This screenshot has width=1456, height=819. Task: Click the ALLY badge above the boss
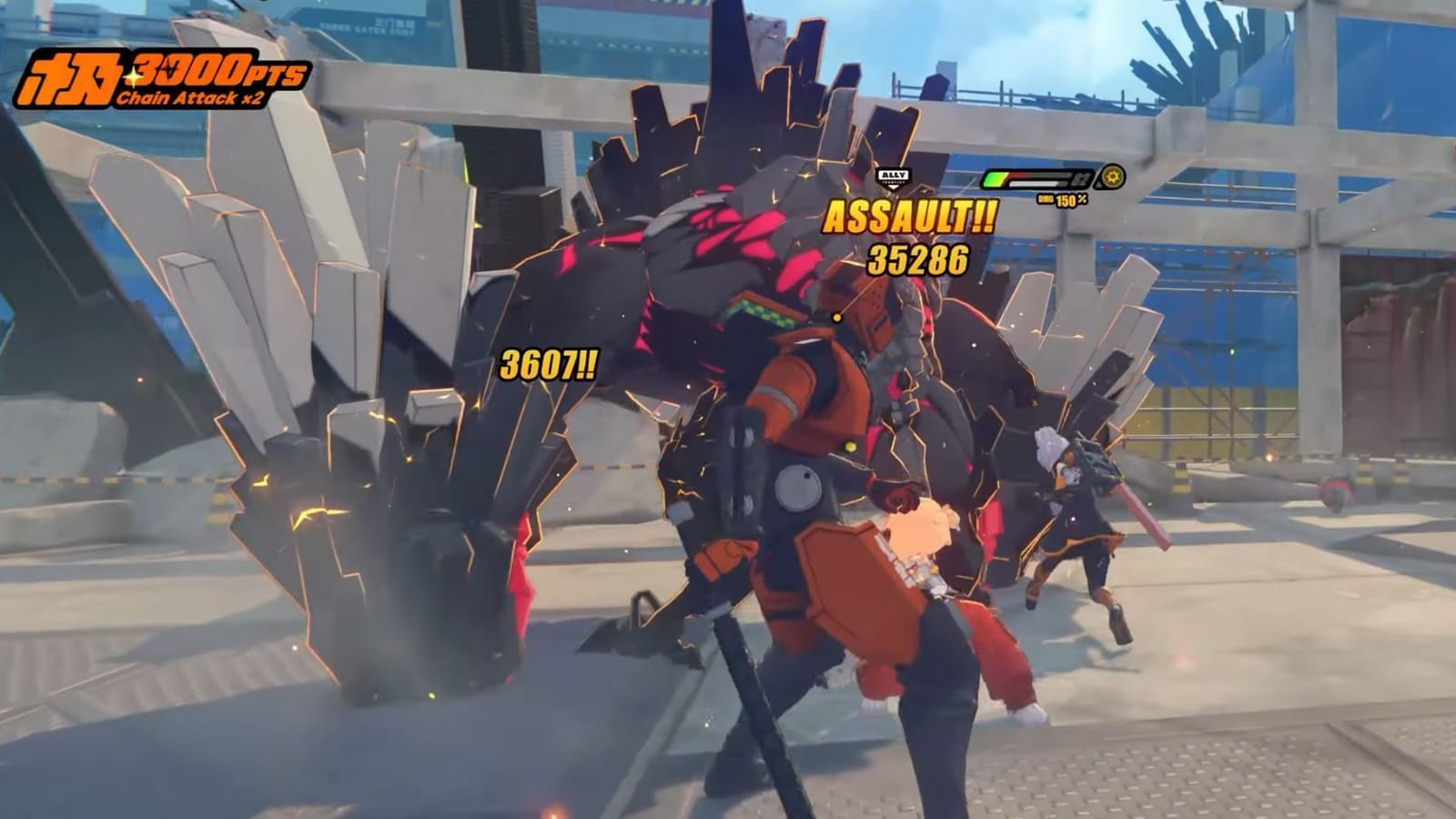894,175
